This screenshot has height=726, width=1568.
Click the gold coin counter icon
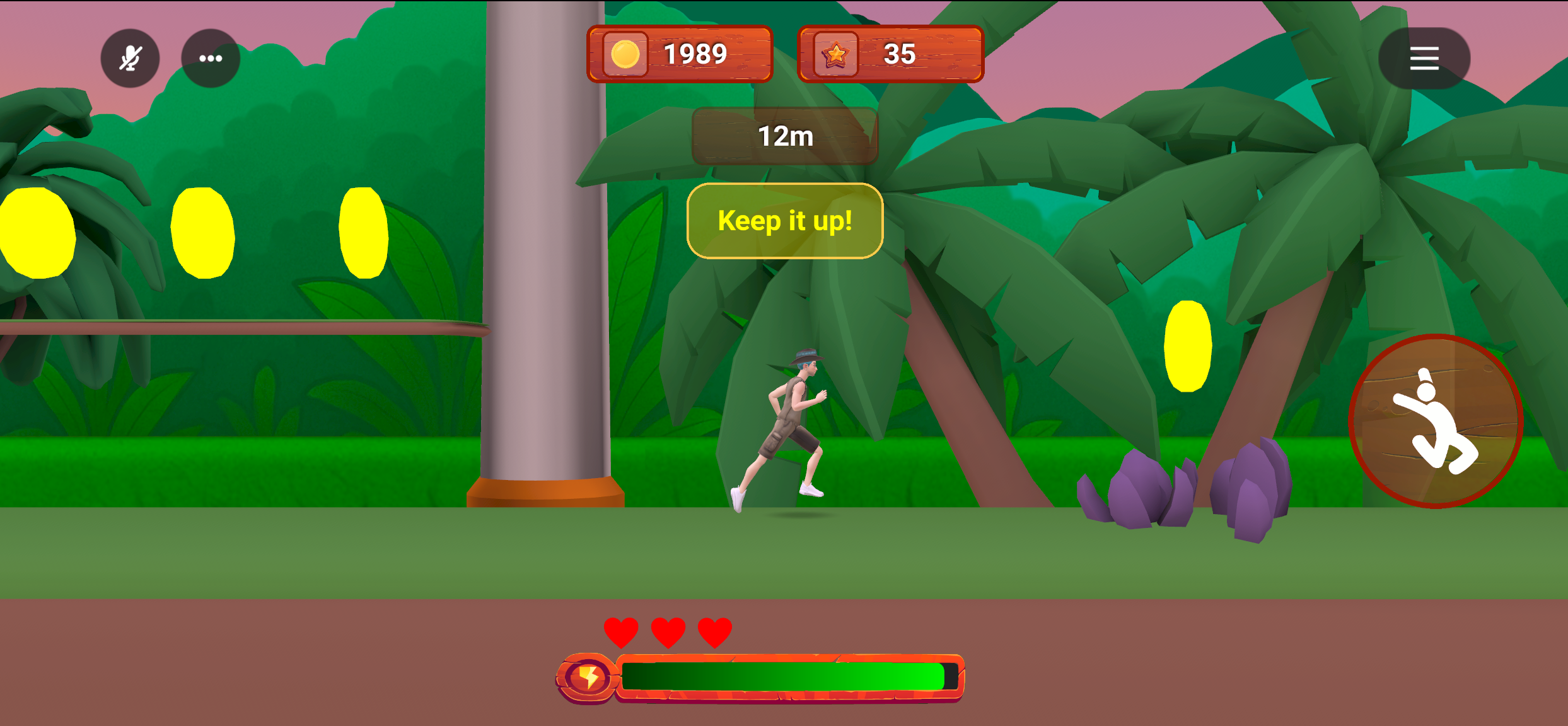tap(625, 54)
